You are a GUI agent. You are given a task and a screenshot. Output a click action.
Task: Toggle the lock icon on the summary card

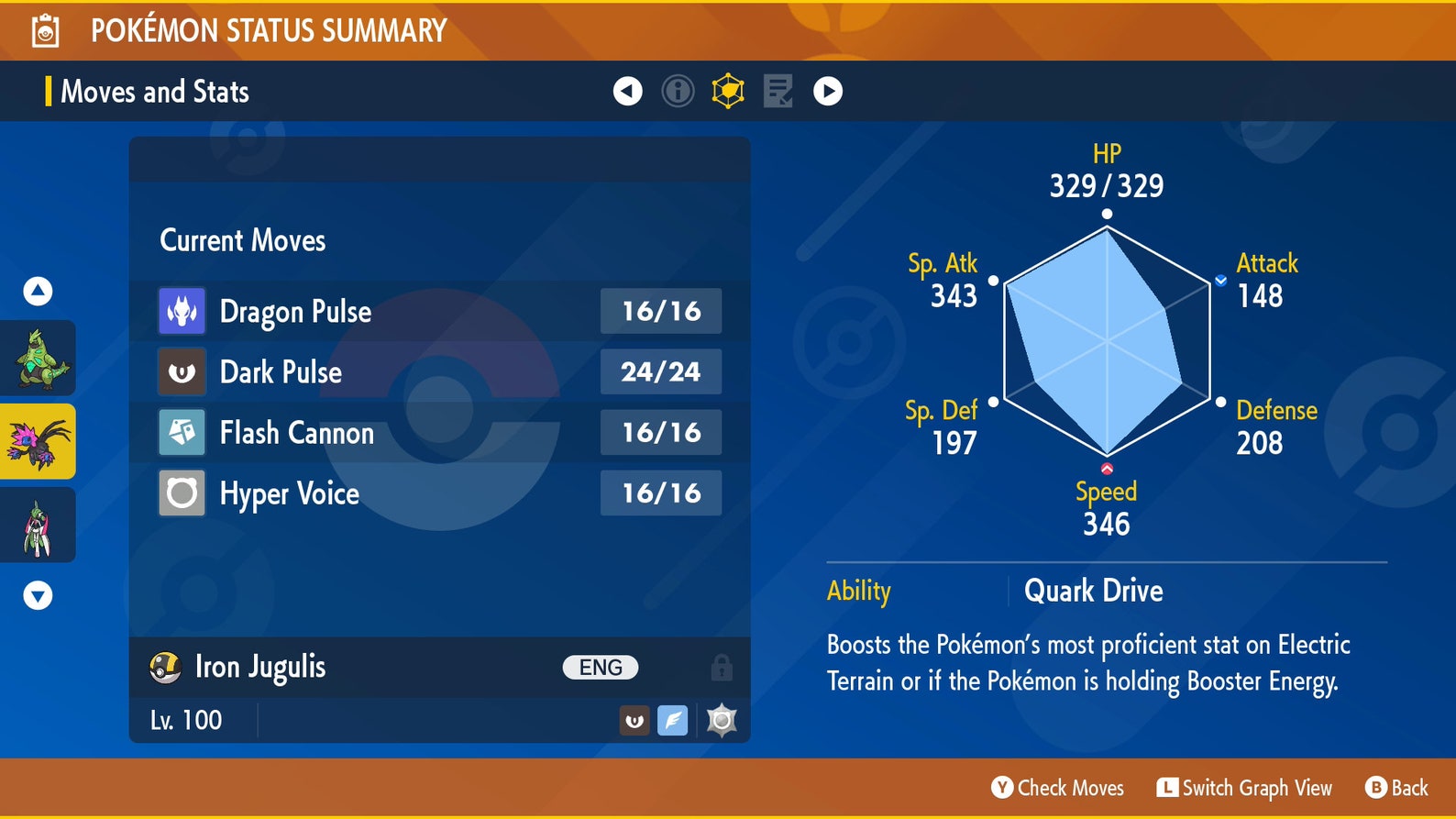click(721, 667)
